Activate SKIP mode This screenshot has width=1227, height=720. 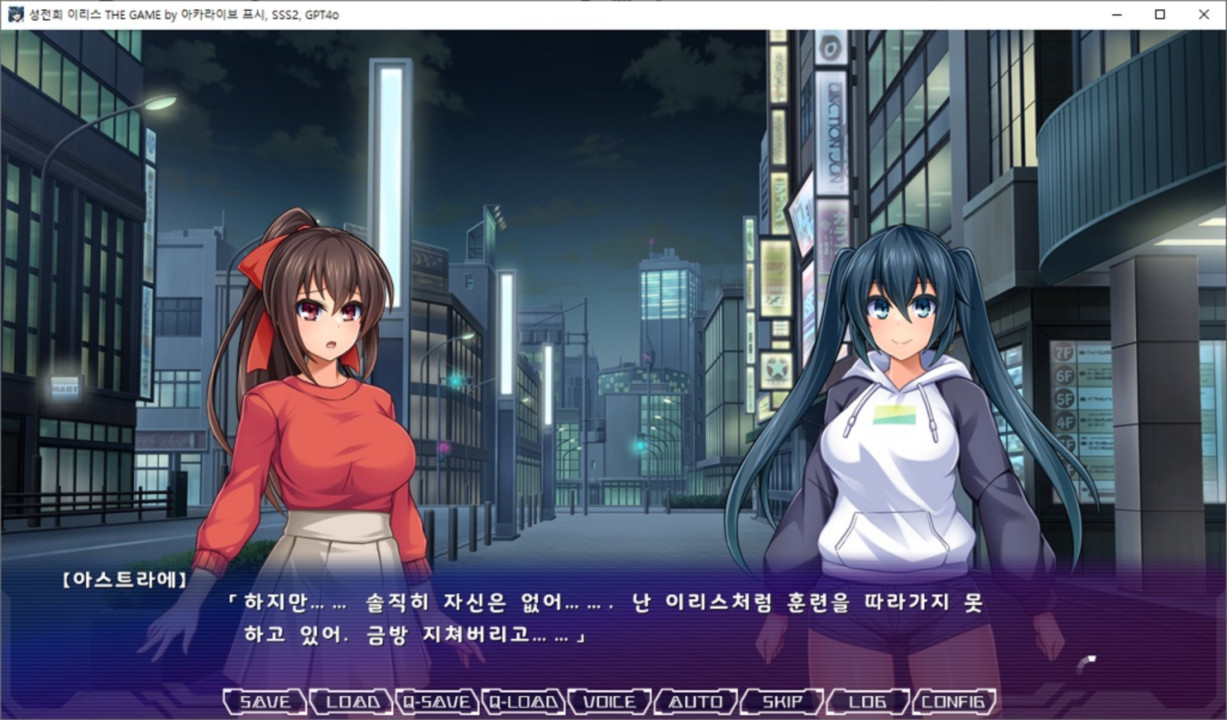point(781,702)
